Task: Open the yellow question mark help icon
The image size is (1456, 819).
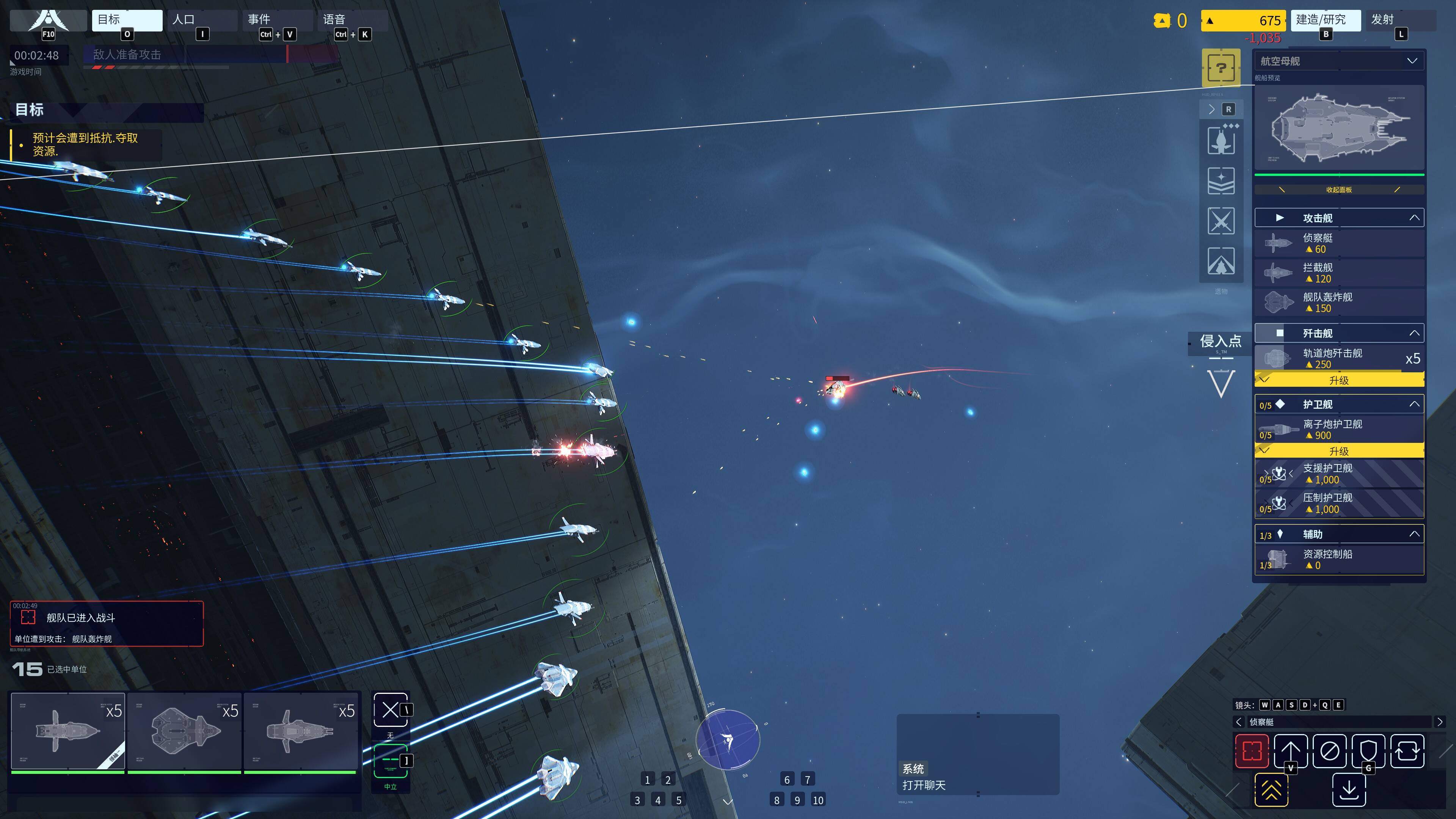Action: coord(1221,68)
